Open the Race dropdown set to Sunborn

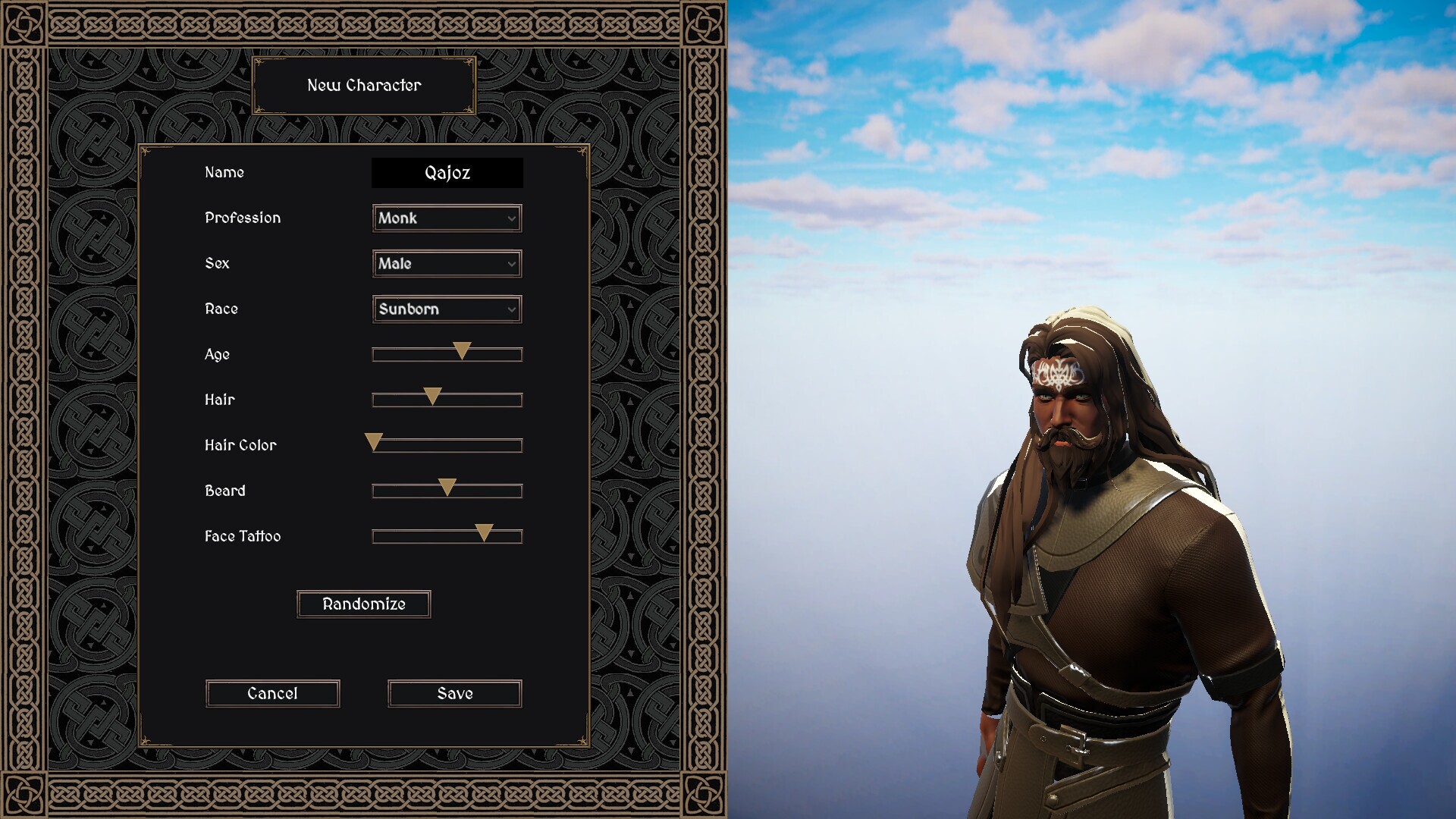[447, 309]
